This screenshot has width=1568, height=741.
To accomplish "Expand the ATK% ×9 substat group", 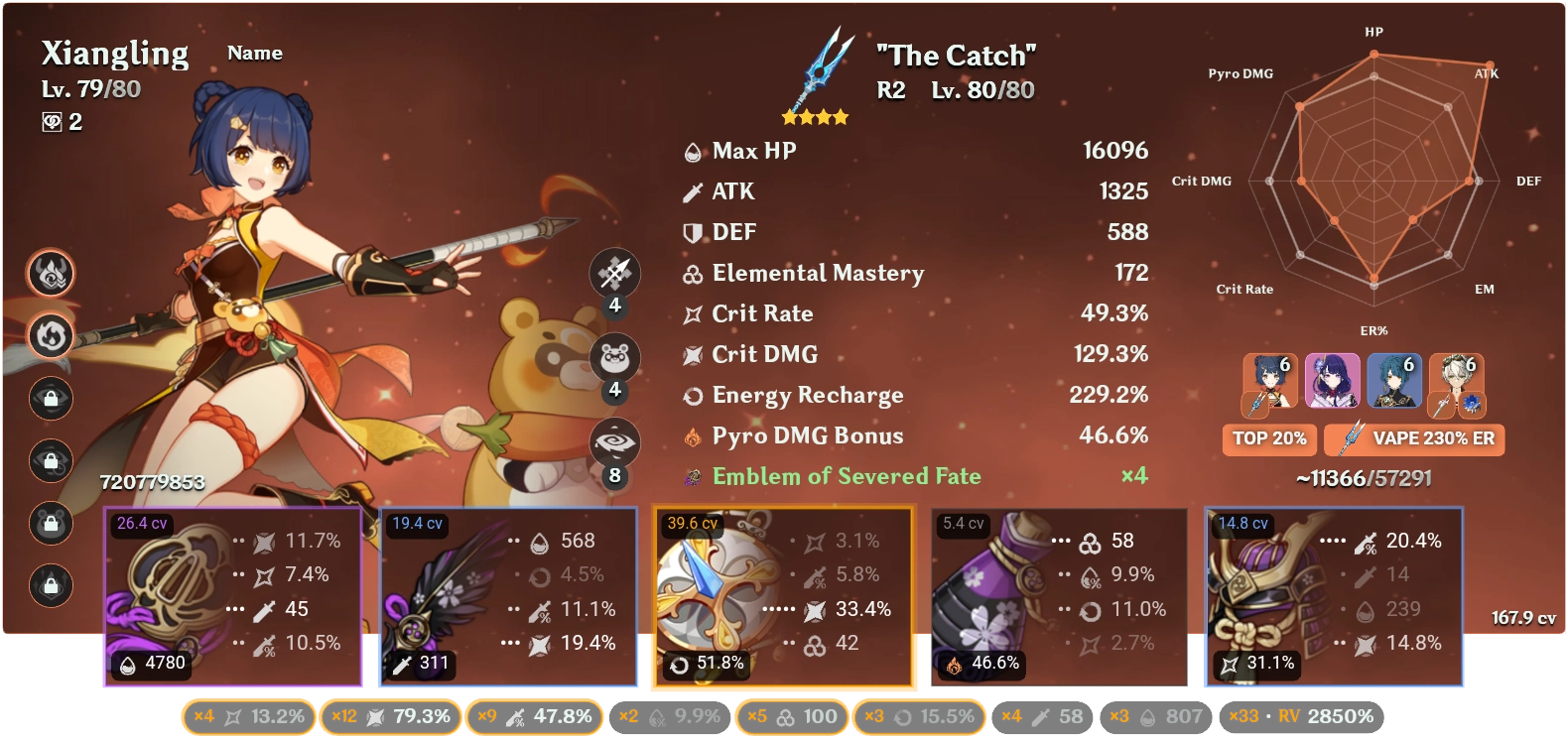I will pos(535,716).
